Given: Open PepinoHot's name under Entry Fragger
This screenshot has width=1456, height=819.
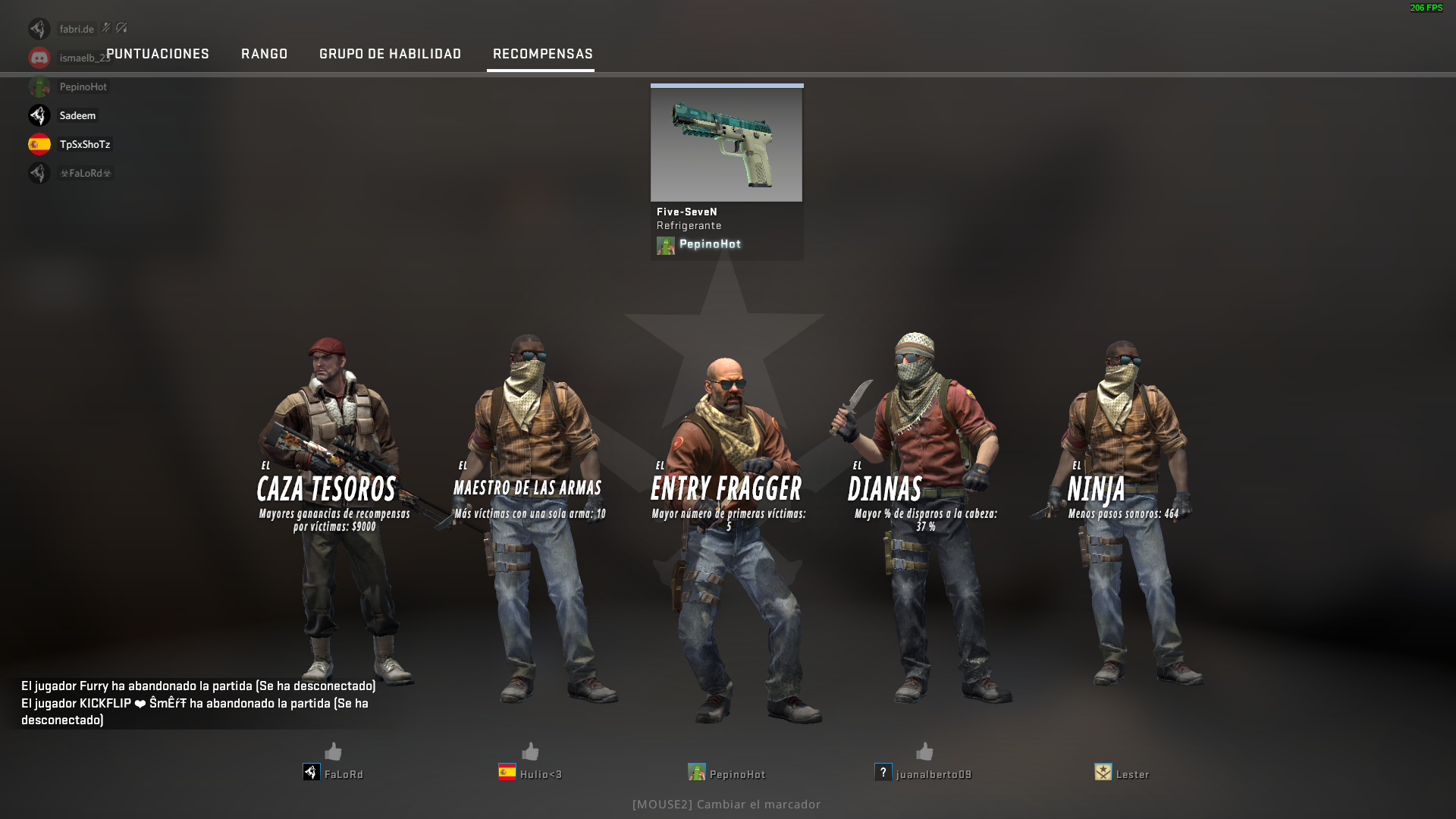Looking at the screenshot, I should [x=737, y=774].
